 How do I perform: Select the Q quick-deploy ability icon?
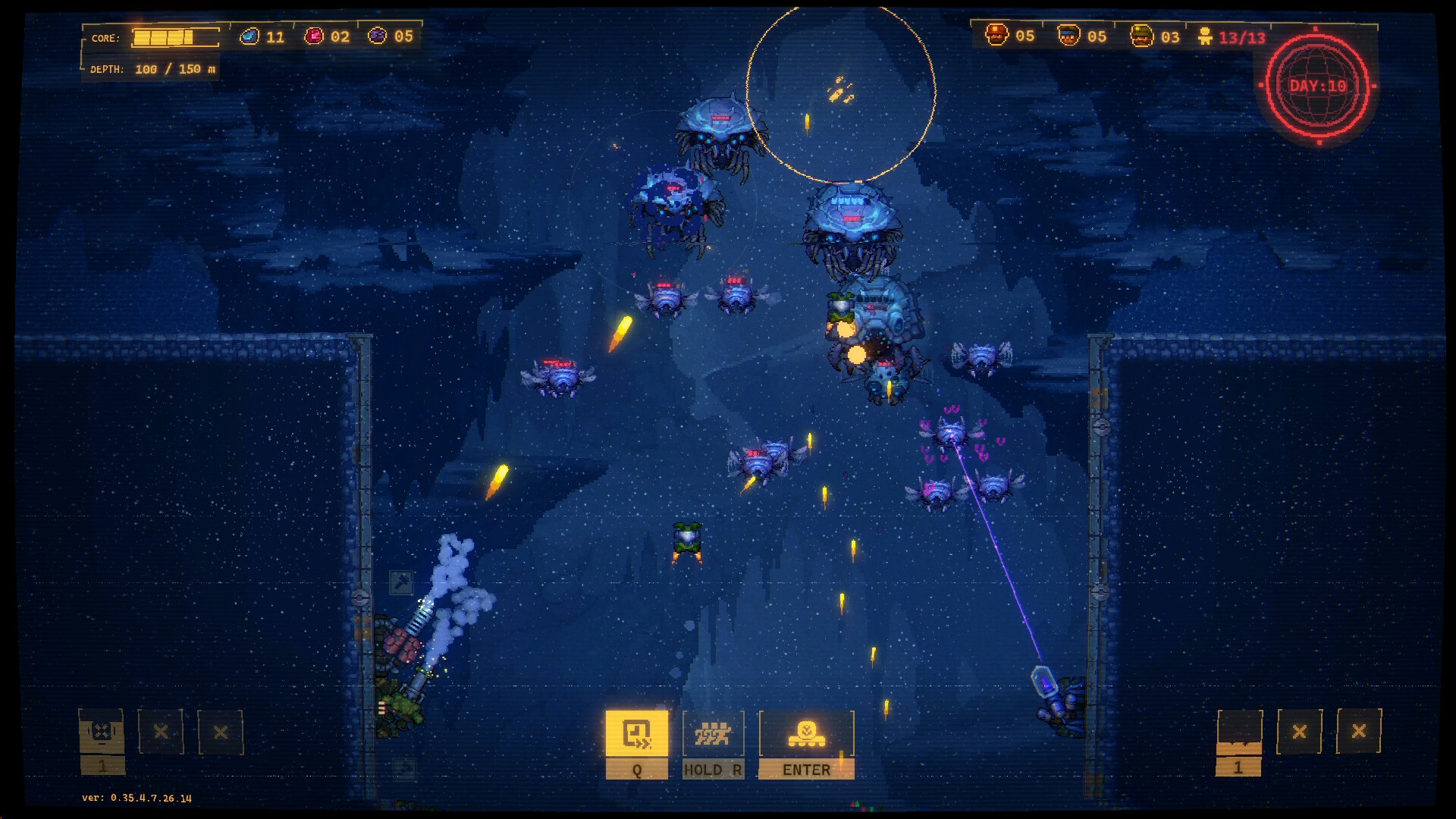point(636,733)
